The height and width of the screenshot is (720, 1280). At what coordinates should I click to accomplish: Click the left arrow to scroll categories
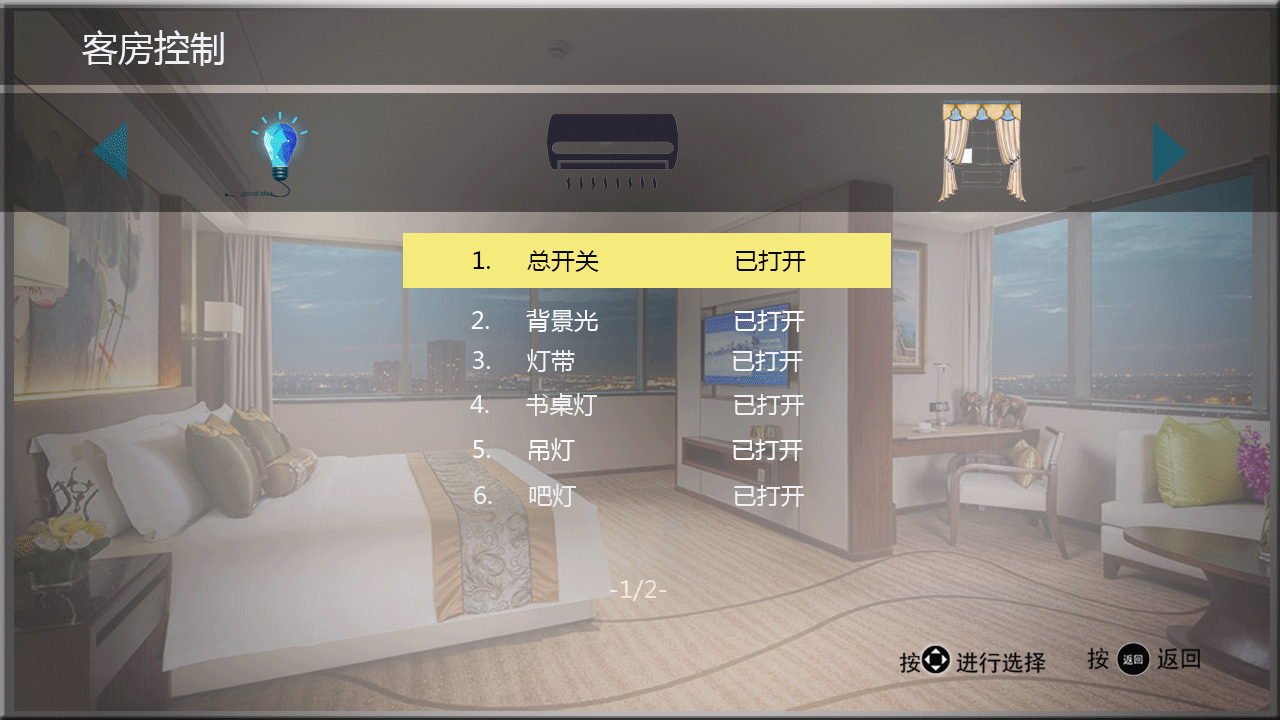click(x=112, y=152)
